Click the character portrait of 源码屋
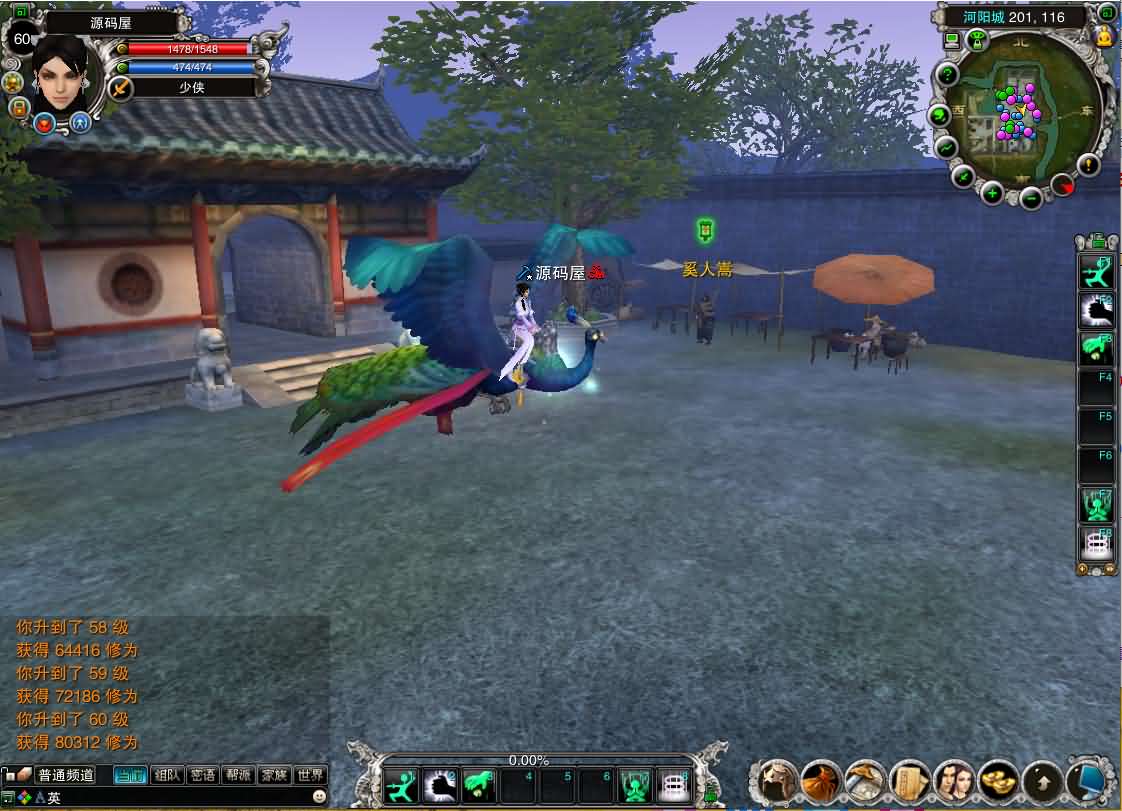The image size is (1122, 811). pos(68,70)
